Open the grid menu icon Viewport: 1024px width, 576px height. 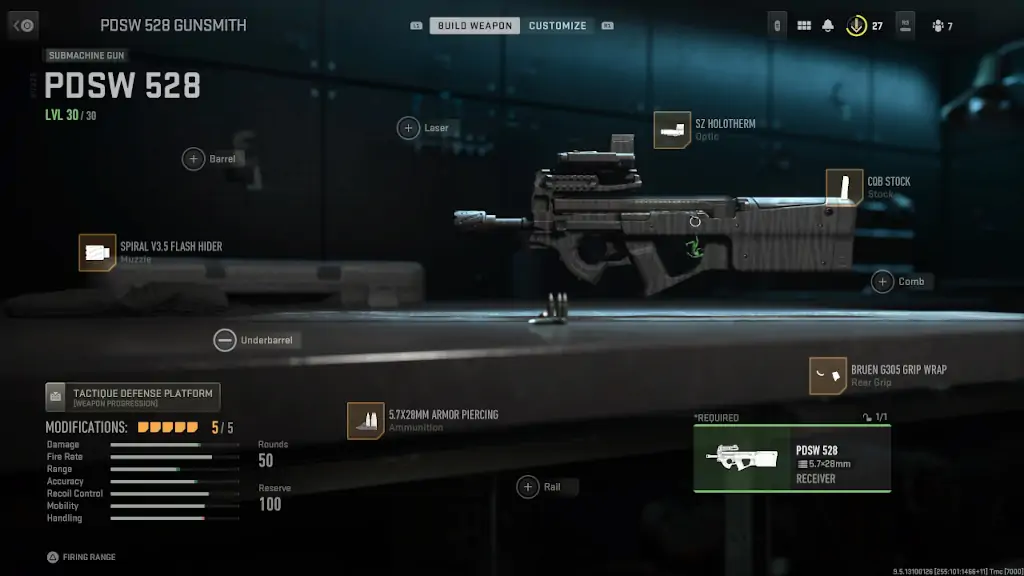tap(804, 26)
